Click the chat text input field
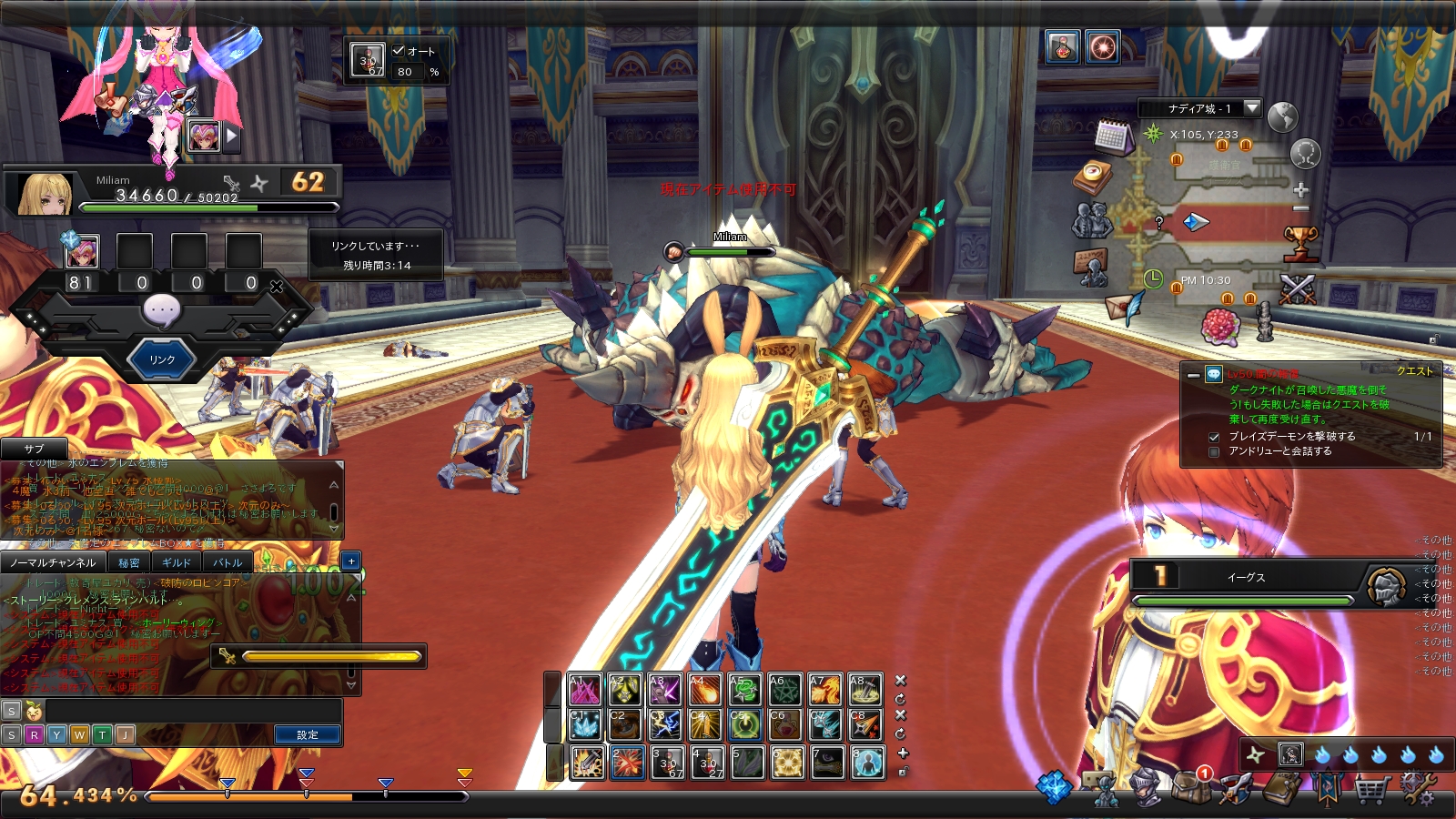The image size is (1456, 819). (193, 710)
